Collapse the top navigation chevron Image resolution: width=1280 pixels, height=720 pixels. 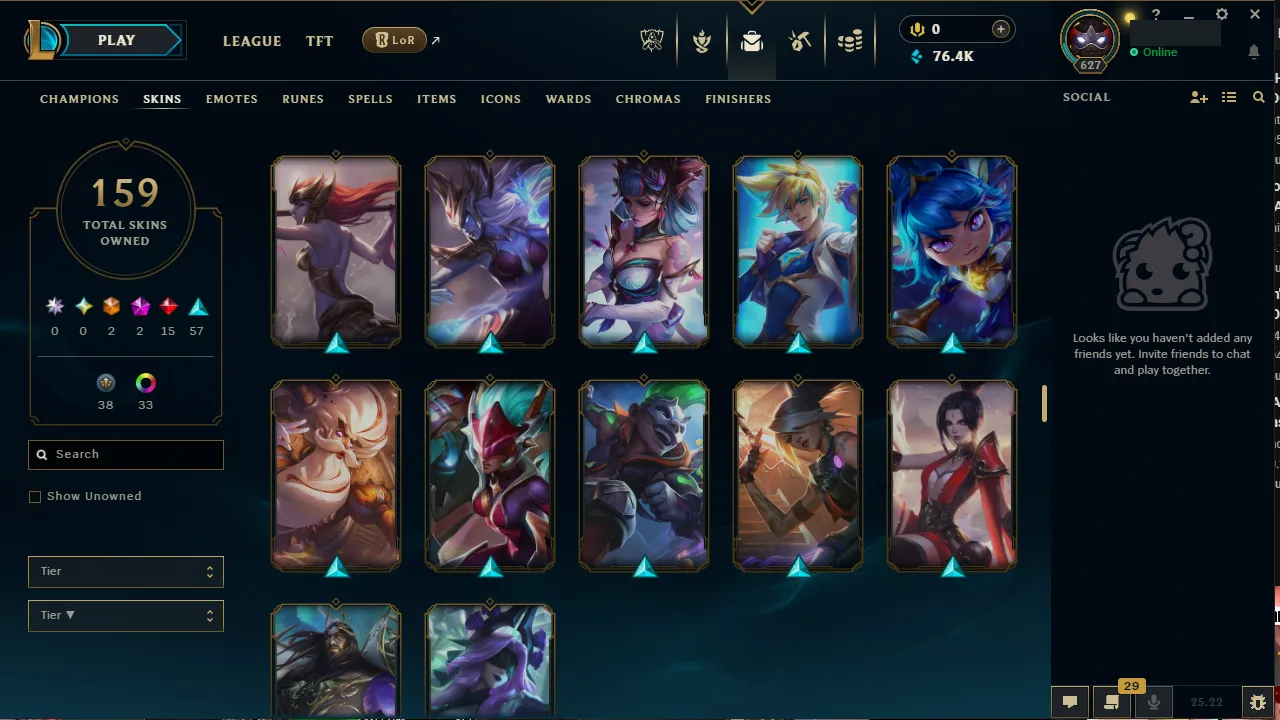(751, 6)
